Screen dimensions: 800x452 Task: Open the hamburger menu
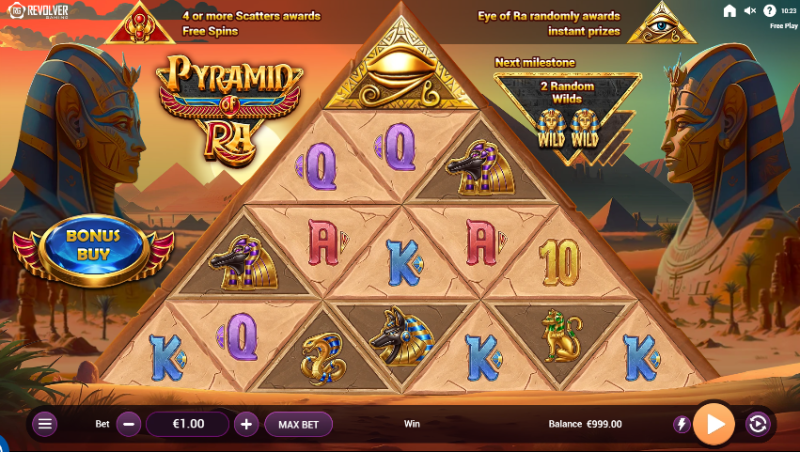tap(45, 424)
